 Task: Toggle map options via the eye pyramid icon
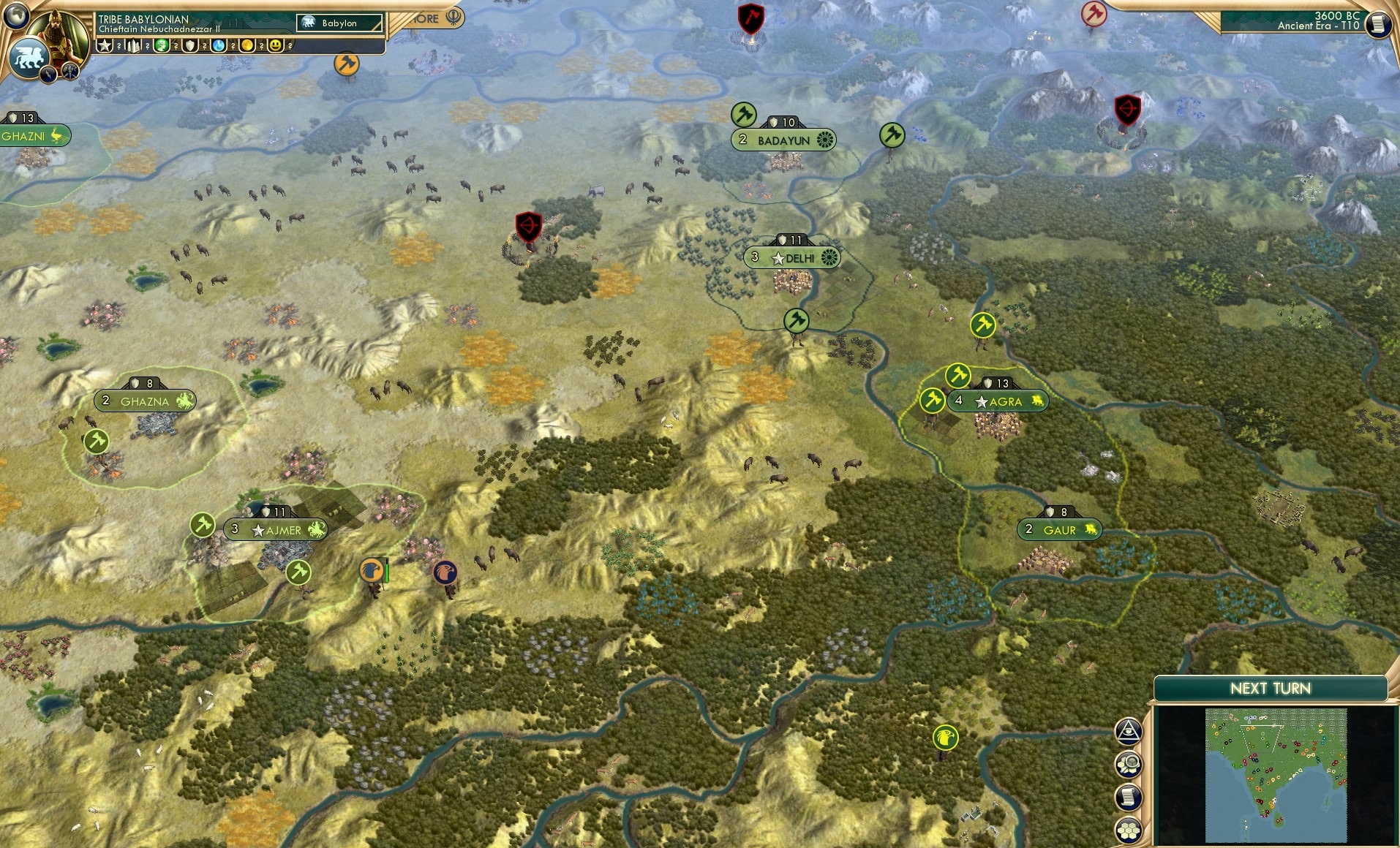click(x=1129, y=731)
